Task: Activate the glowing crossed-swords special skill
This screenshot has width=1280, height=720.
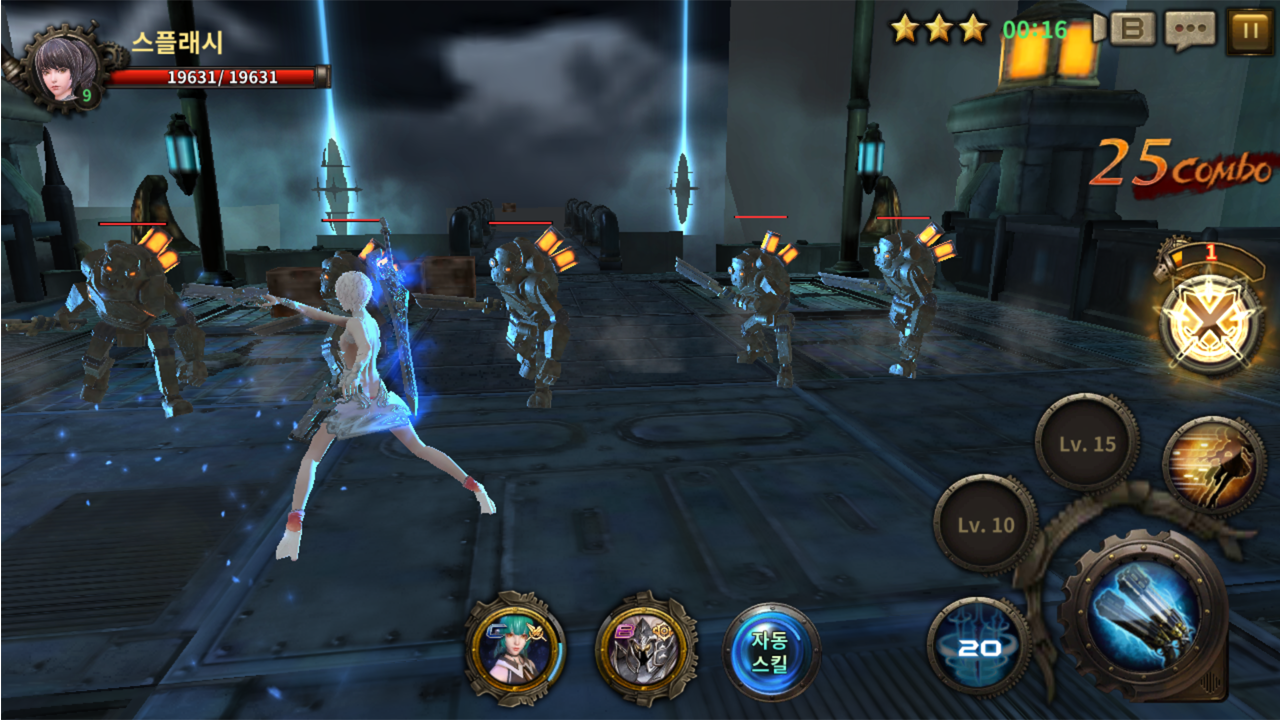Action: pos(1212,325)
